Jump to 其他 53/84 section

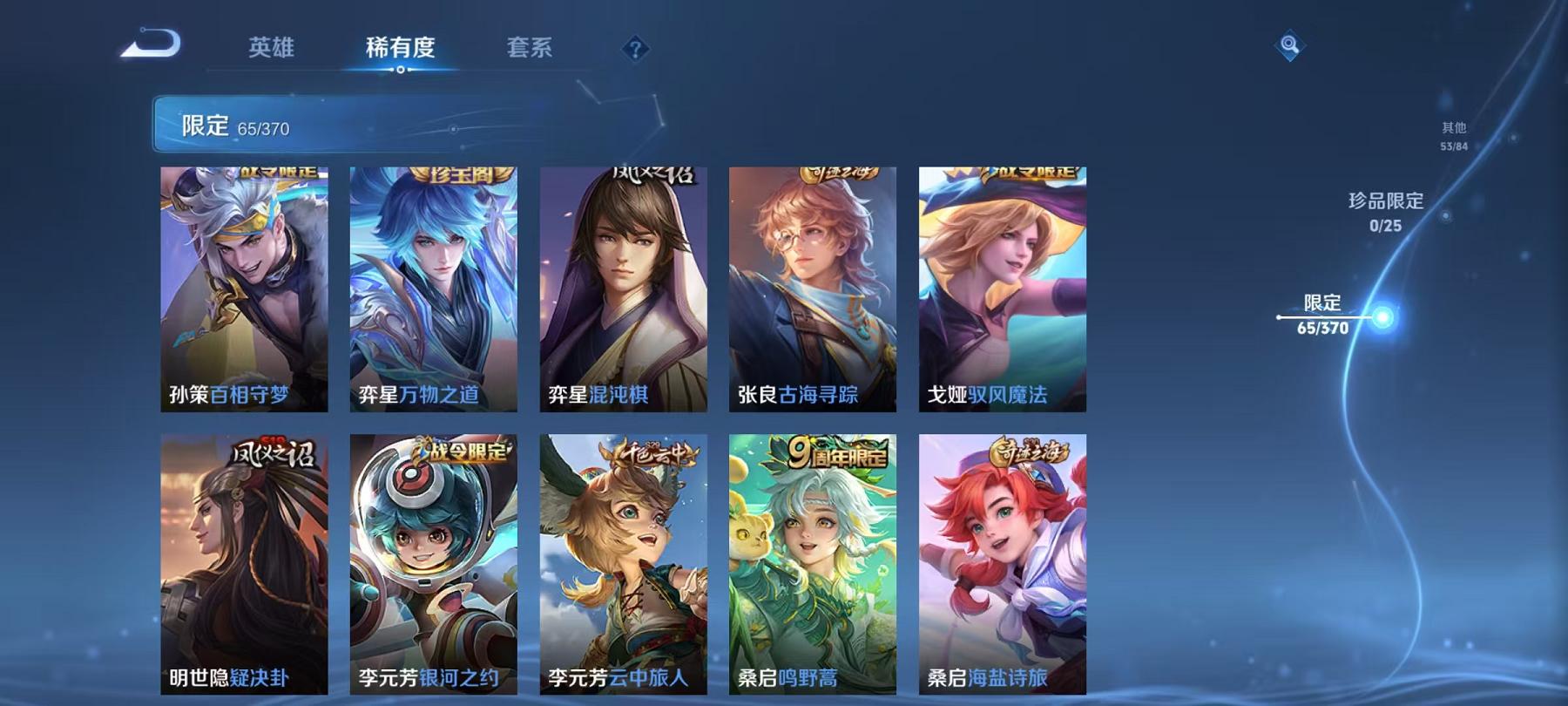1455,131
